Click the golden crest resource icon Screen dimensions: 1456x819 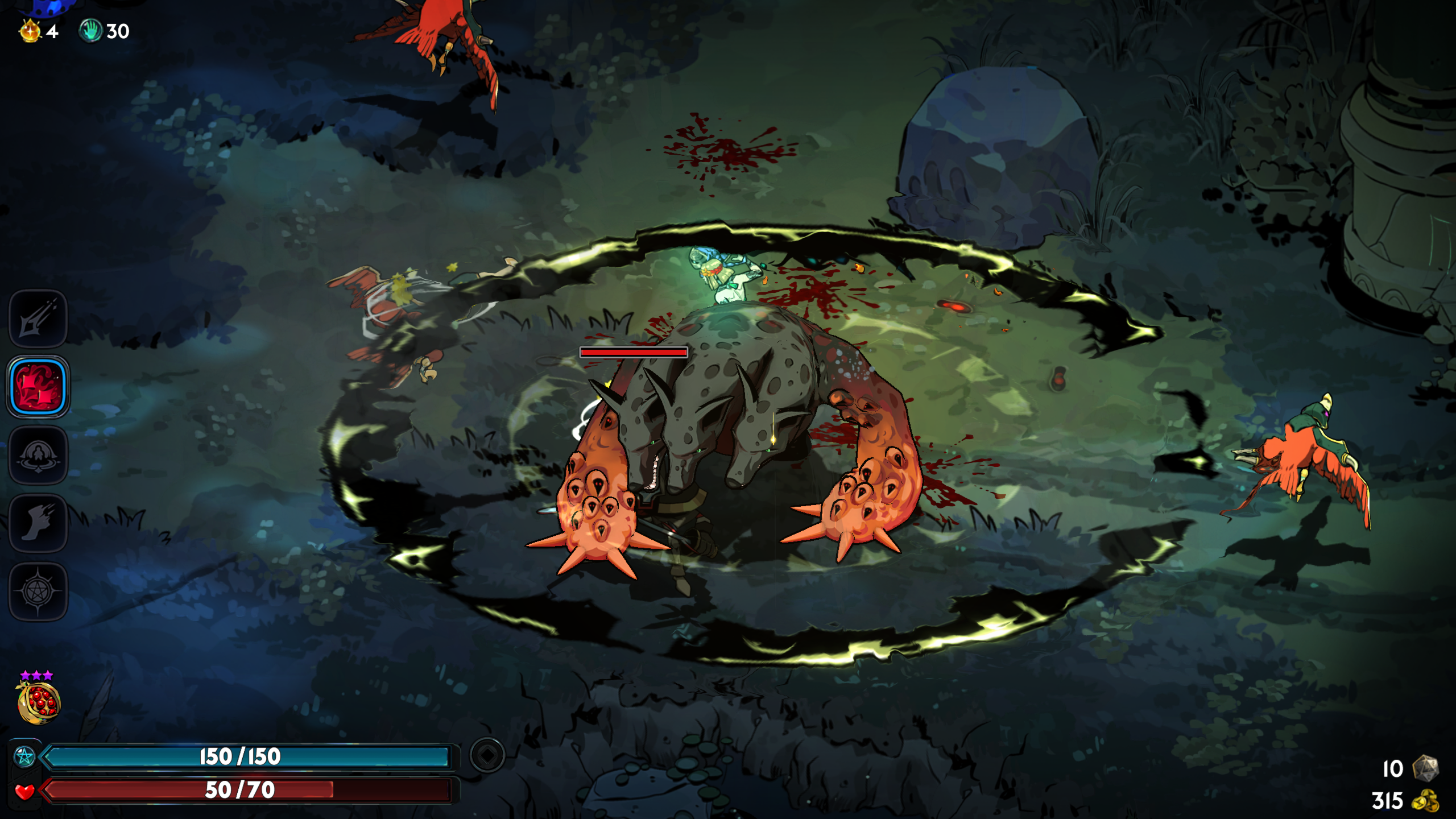point(30,31)
